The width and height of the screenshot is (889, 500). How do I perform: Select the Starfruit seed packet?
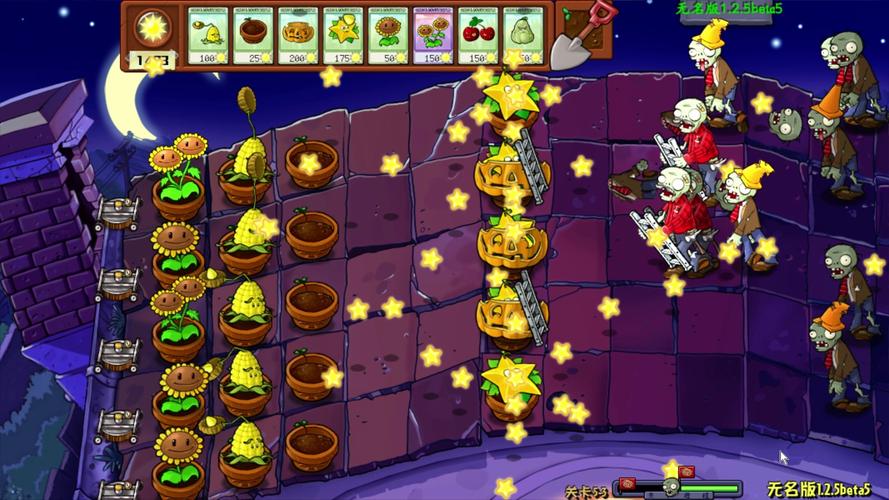[344, 36]
